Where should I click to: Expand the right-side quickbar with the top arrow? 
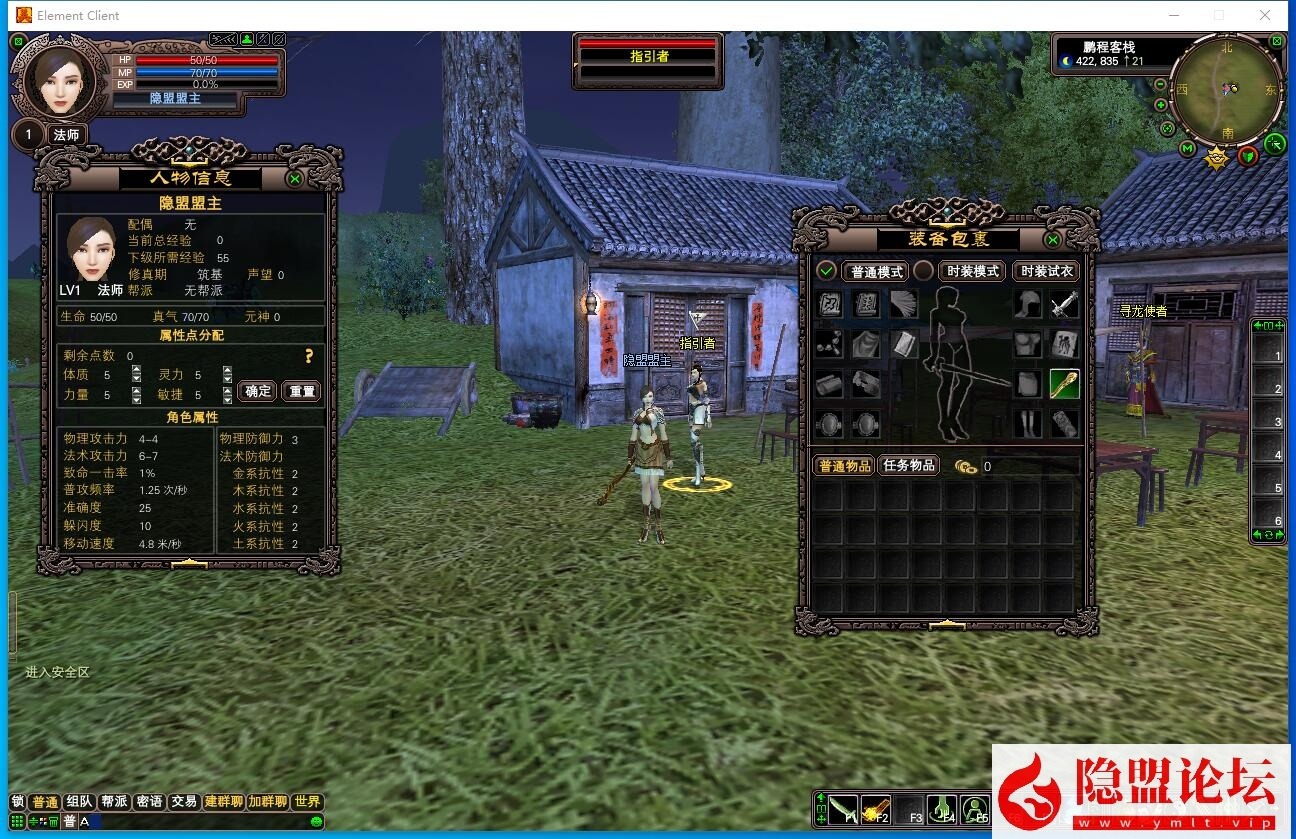click(x=1257, y=324)
